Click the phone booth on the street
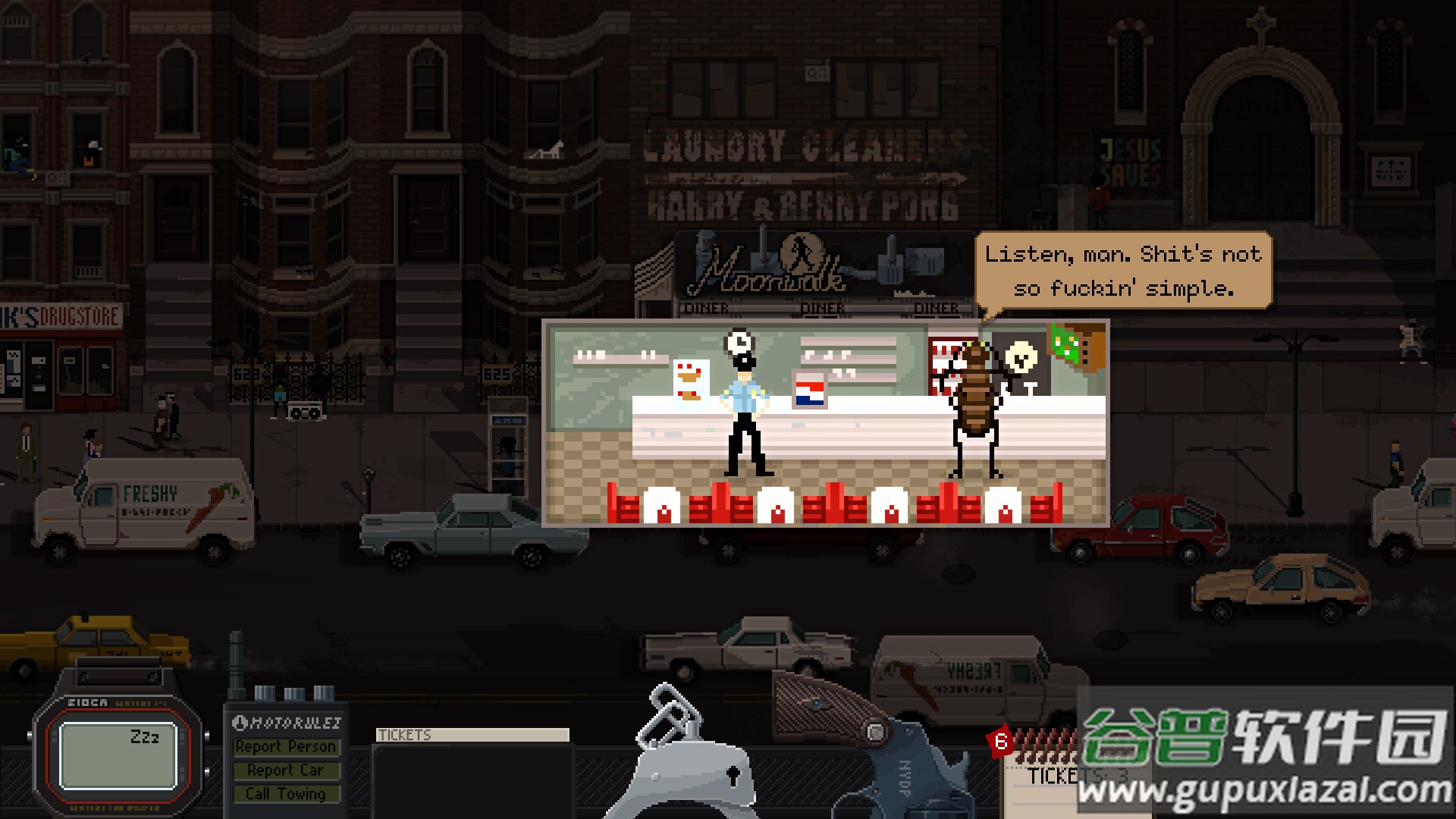The width and height of the screenshot is (1456, 819). [508, 432]
